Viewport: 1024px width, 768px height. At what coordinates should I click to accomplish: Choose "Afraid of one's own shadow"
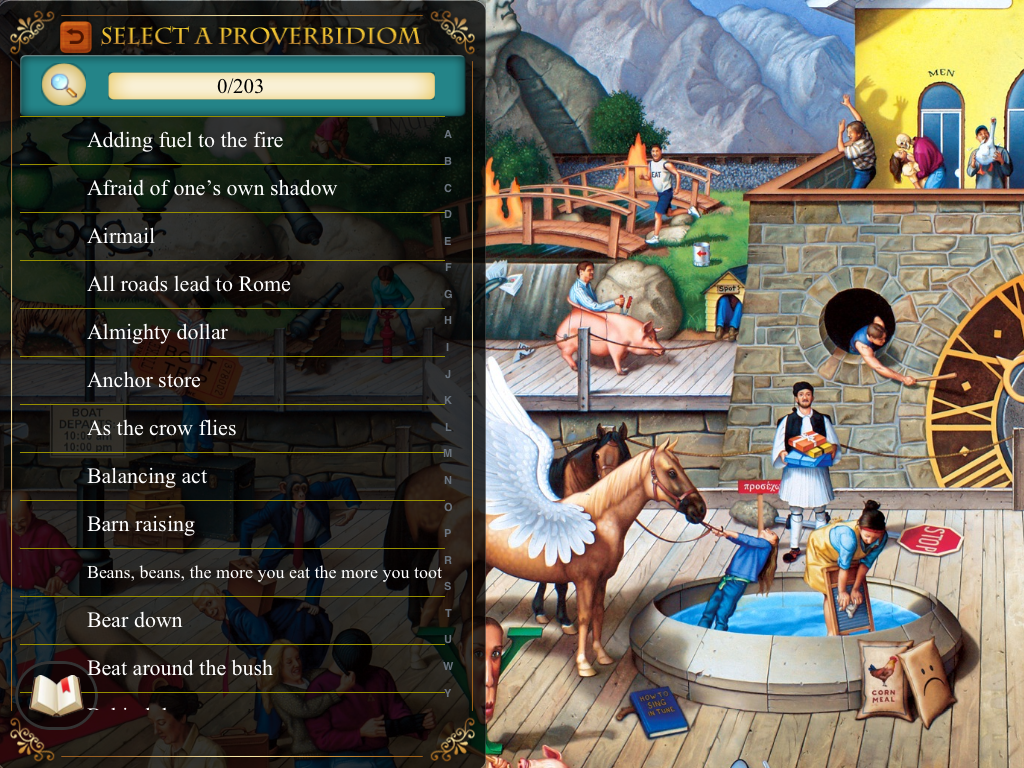[212, 189]
